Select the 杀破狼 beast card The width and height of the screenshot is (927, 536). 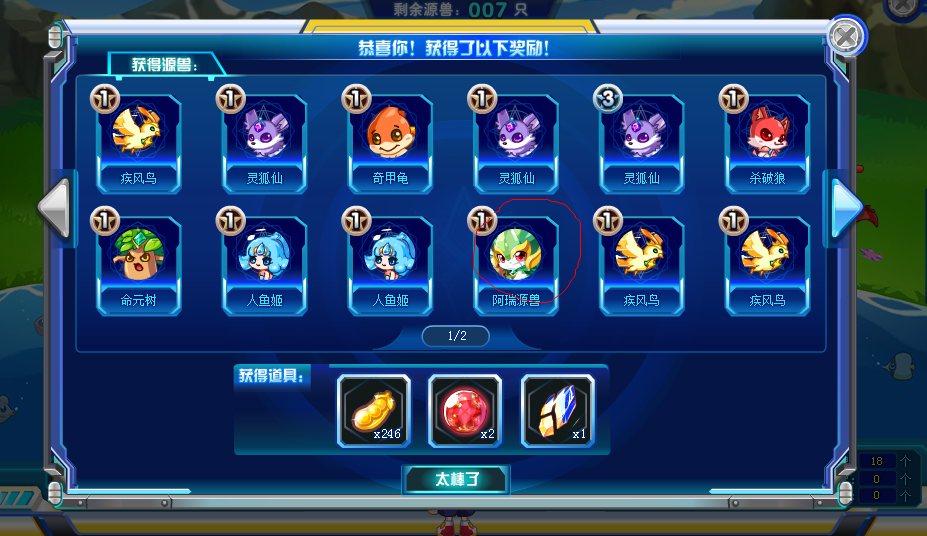tap(767, 142)
